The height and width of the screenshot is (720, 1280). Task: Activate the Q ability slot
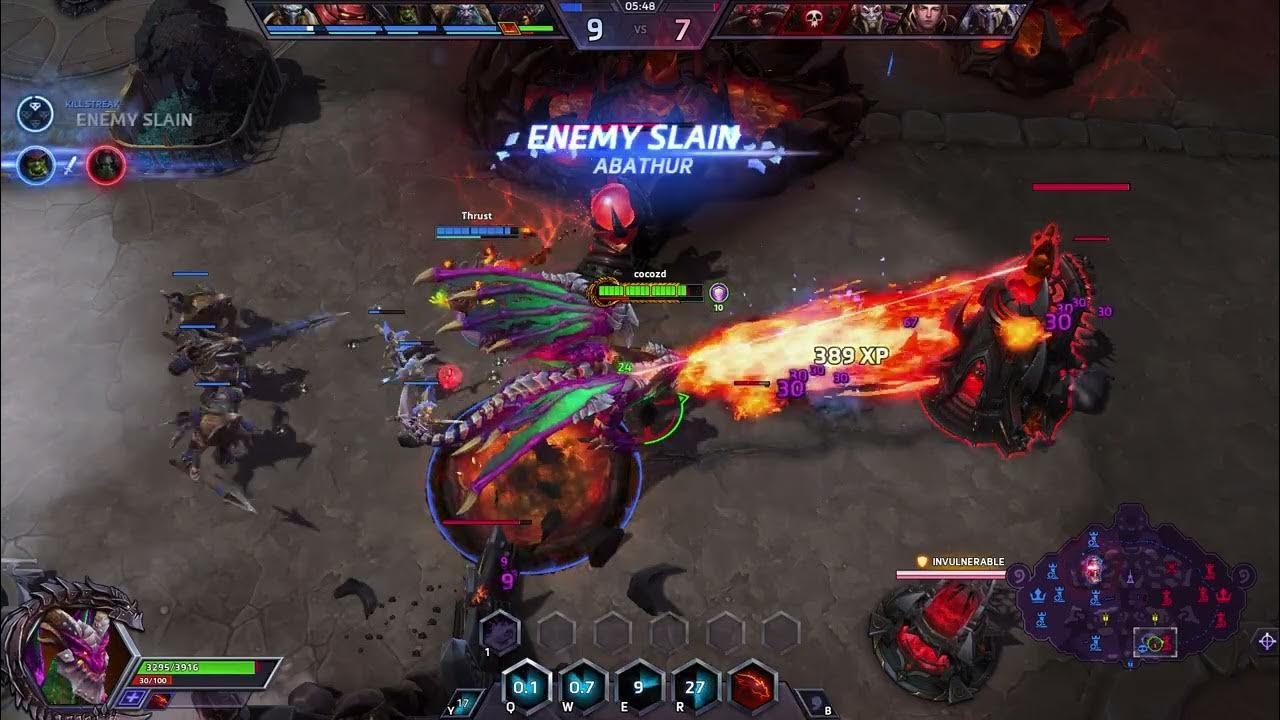(x=525, y=687)
